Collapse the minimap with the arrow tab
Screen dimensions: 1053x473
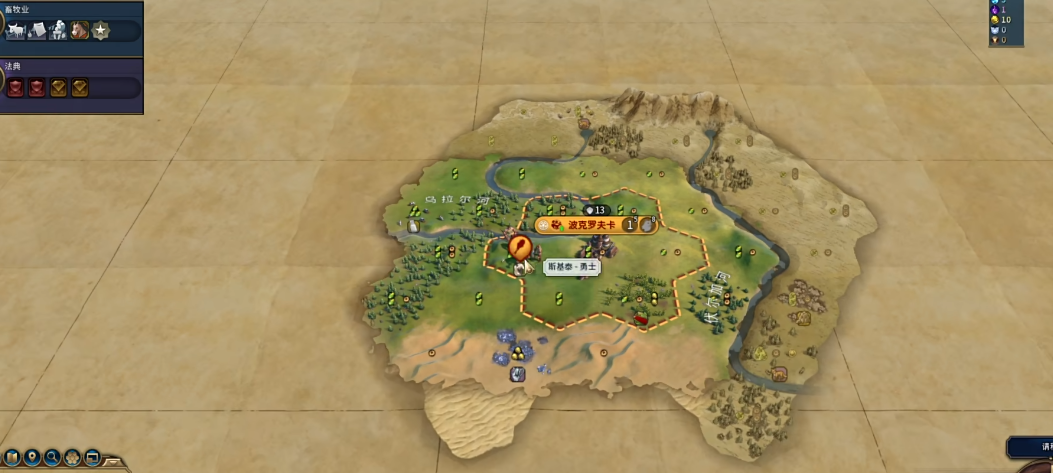(x=115, y=462)
